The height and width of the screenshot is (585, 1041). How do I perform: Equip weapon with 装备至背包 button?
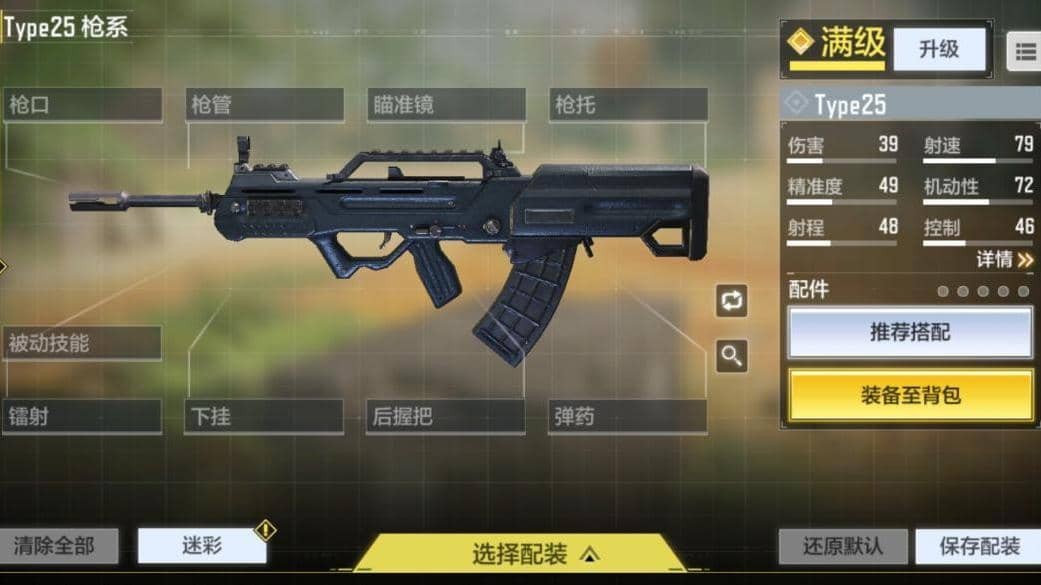point(910,395)
